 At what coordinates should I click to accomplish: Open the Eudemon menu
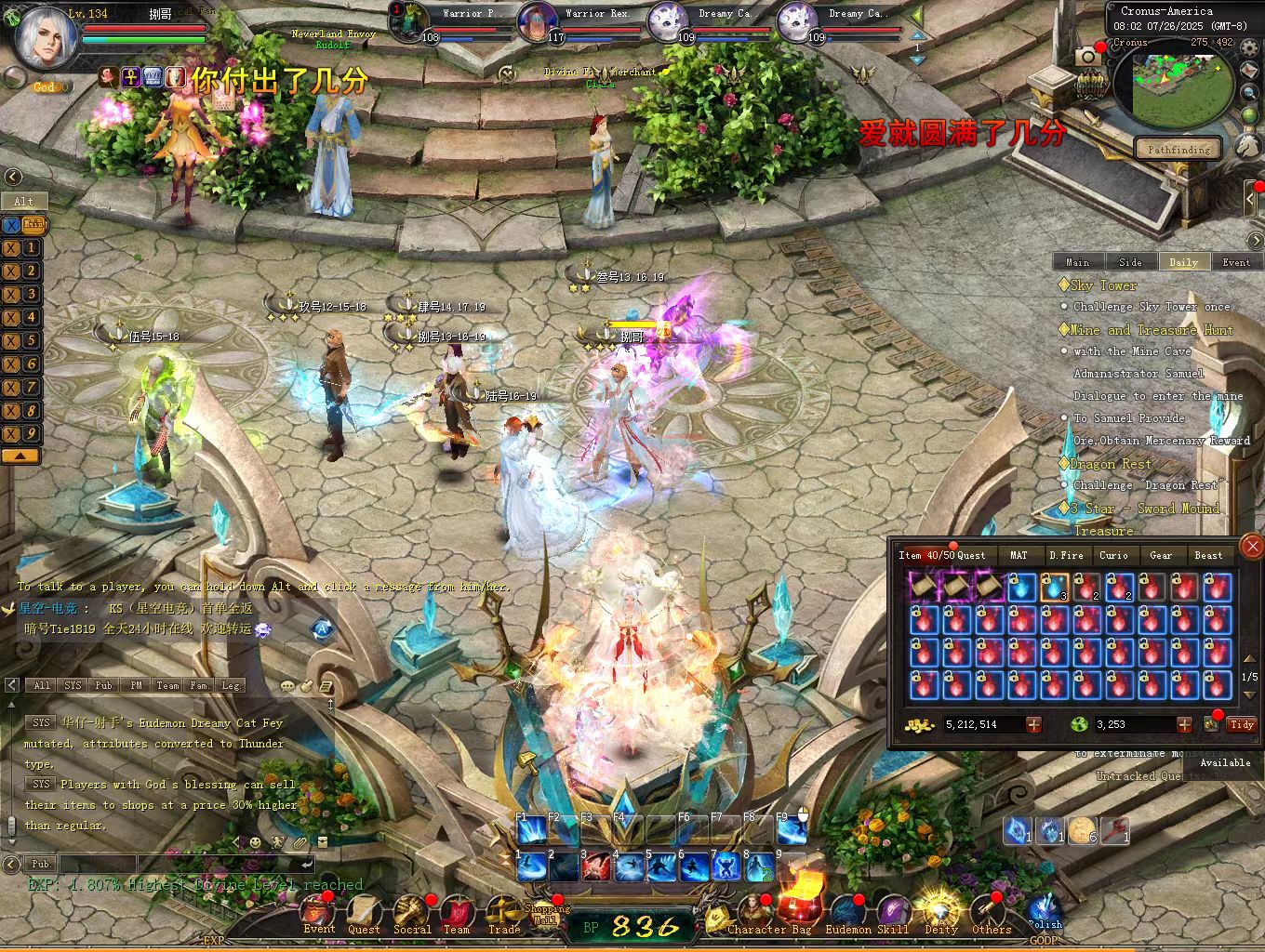coord(847,916)
